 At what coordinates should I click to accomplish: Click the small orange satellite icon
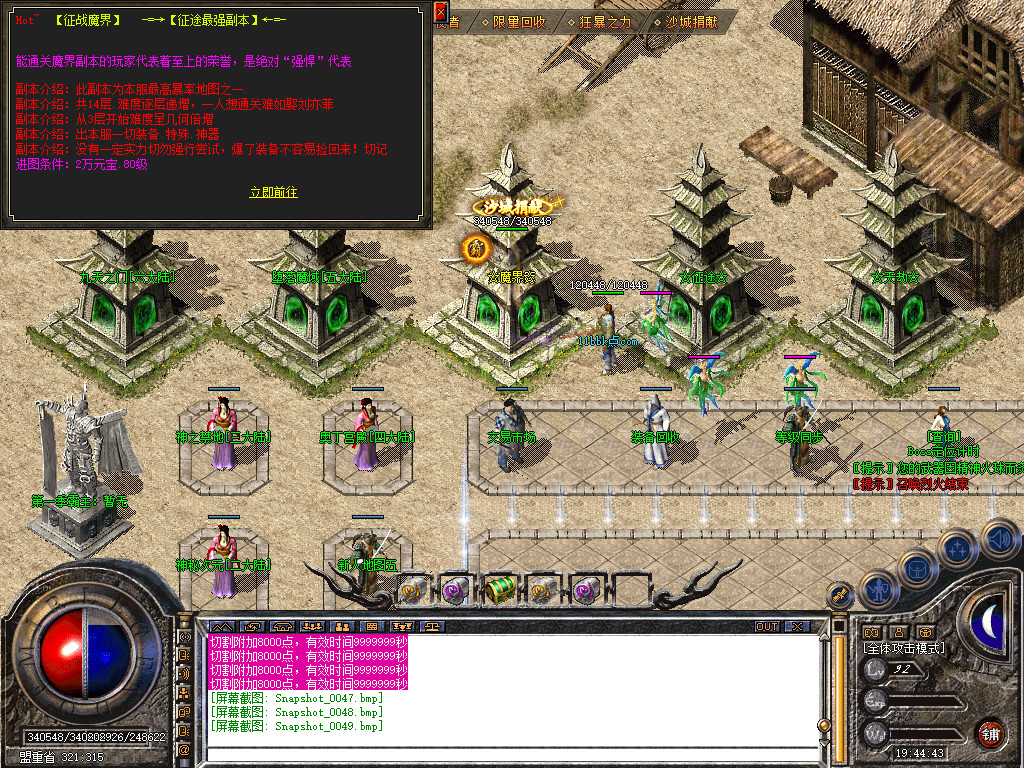coord(841,594)
